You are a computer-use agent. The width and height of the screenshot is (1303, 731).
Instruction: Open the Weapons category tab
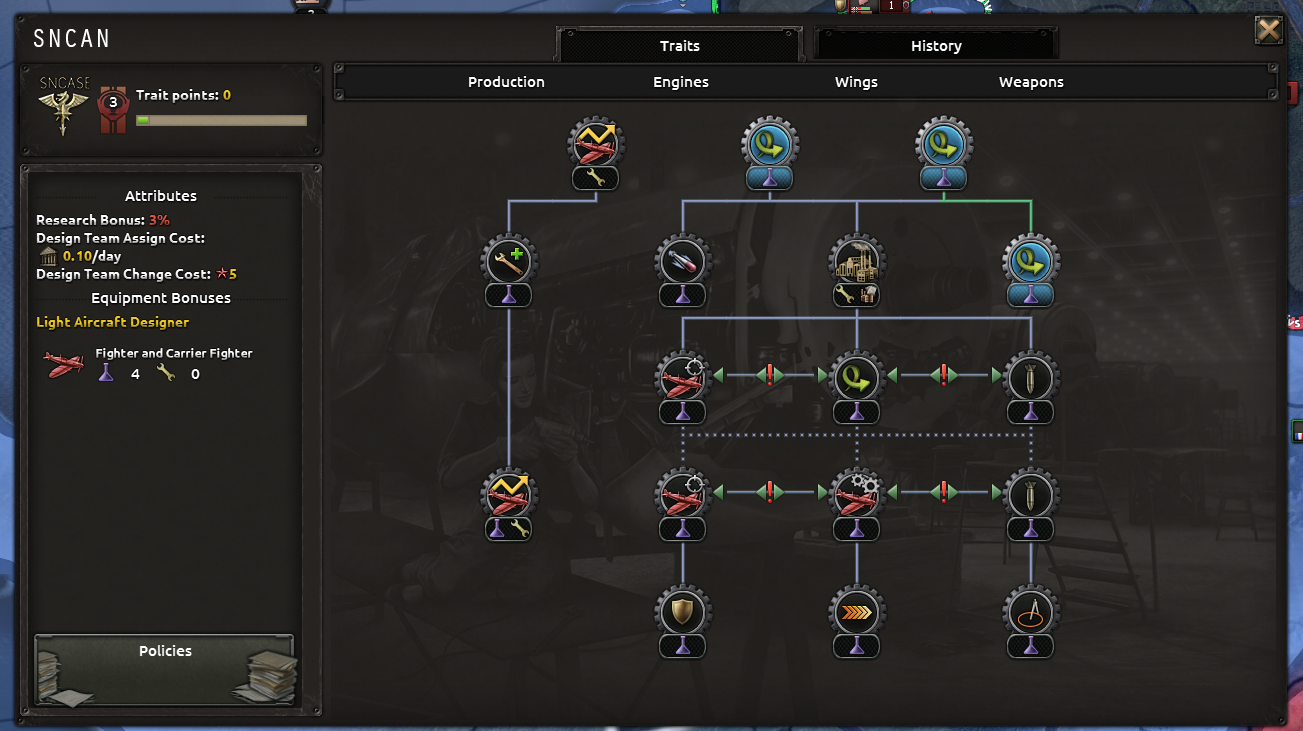tap(1030, 82)
